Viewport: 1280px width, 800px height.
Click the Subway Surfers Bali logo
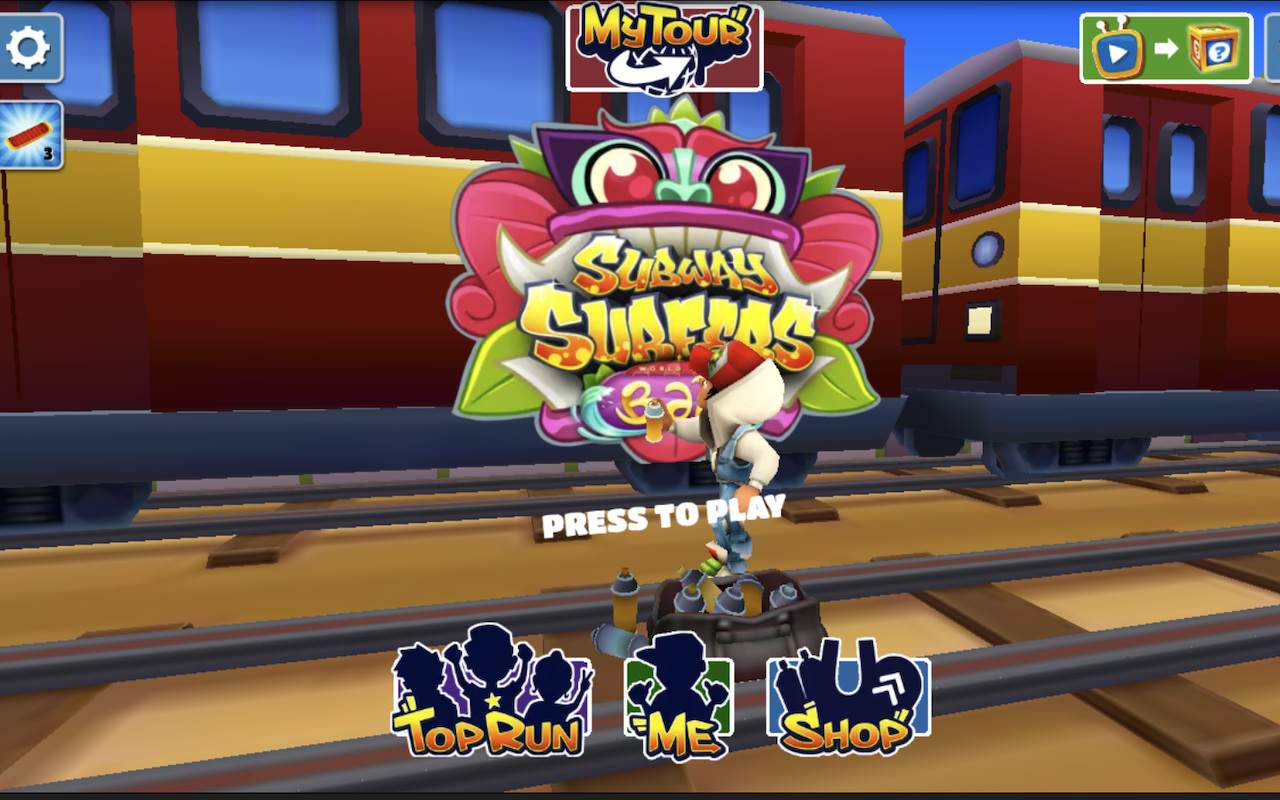coord(660,300)
